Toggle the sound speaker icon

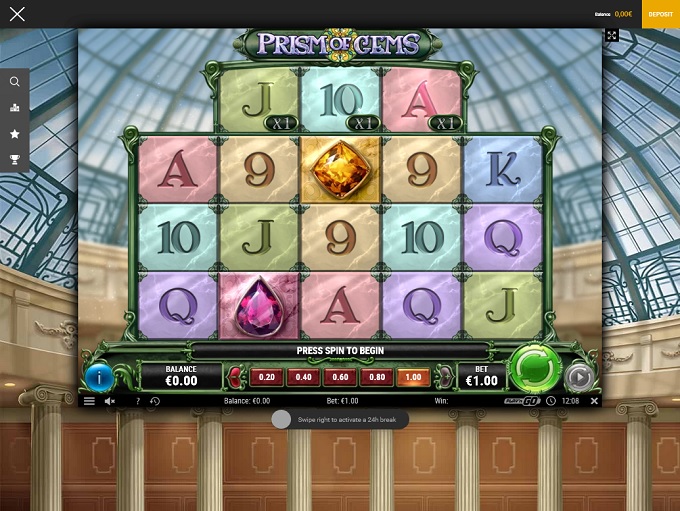point(110,401)
